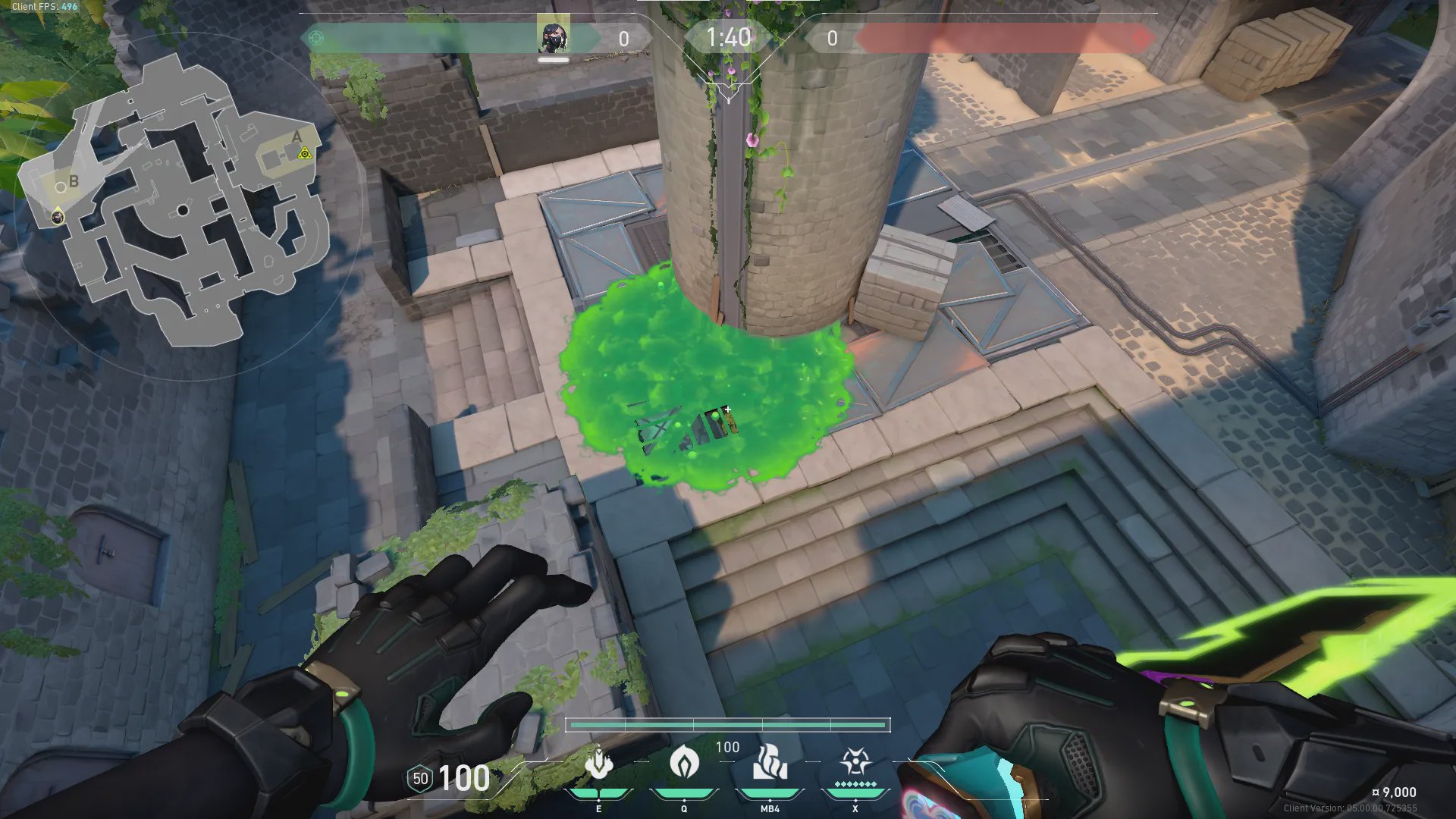Click the player position icon on the minimap

click(58, 217)
